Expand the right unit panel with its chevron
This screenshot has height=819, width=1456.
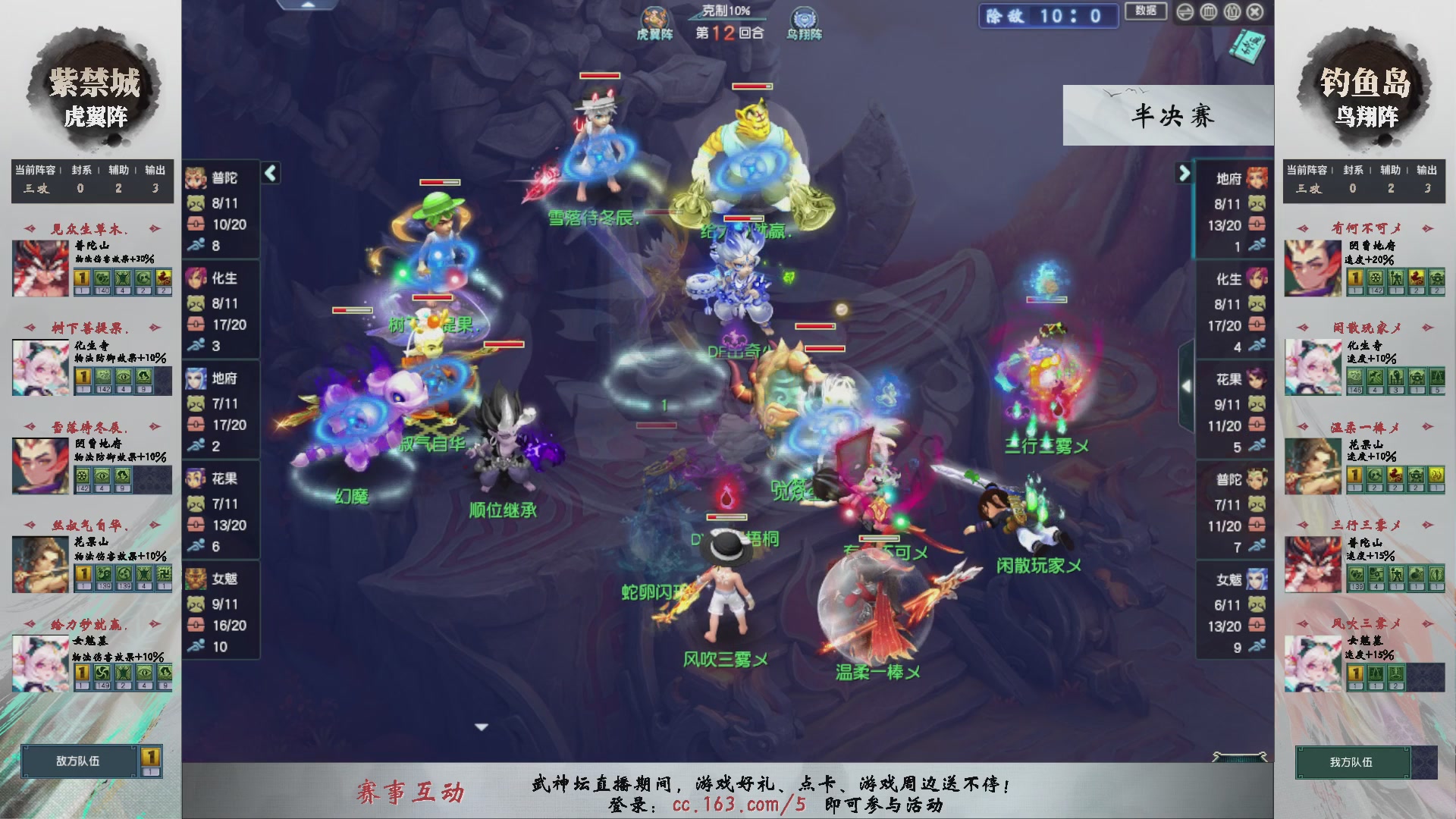coord(1183,173)
